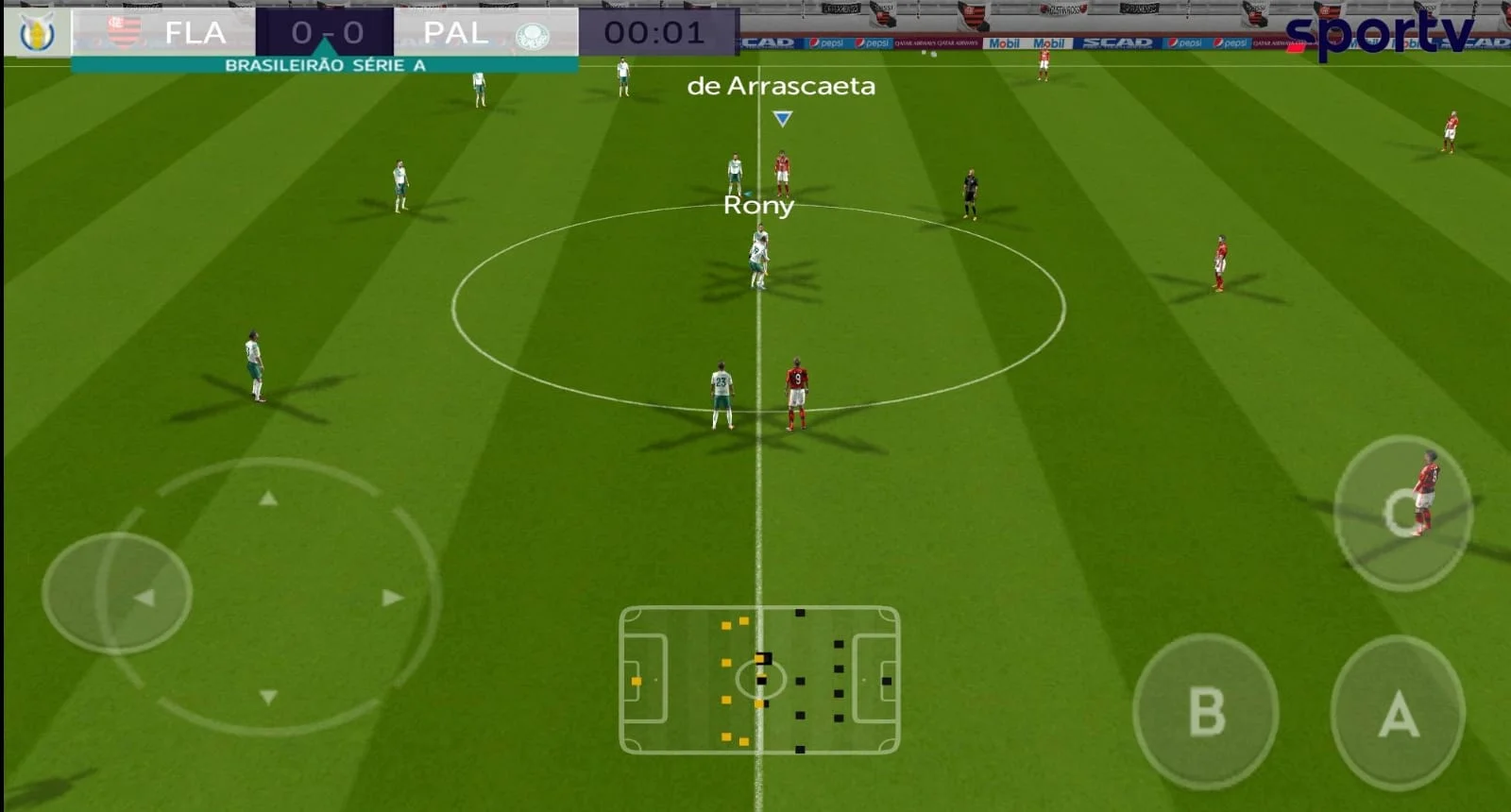Tap the A action button
Image resolution: width=1511 pixels, height=812 pixels.
coord(1398,714)
